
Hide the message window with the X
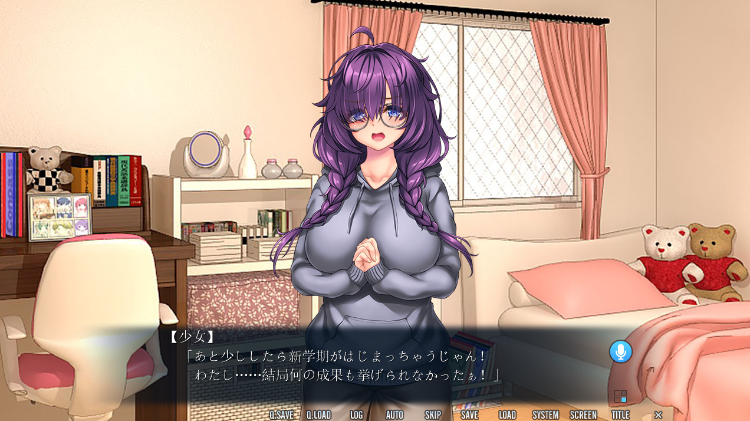point(658,414)
